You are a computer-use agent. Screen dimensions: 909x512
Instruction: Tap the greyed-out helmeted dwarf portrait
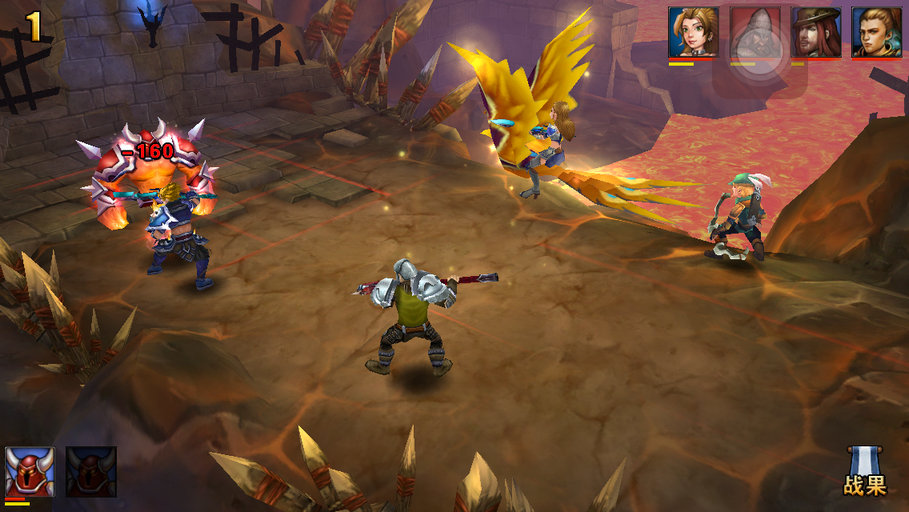pyautogui.click(x=754, y=32)
